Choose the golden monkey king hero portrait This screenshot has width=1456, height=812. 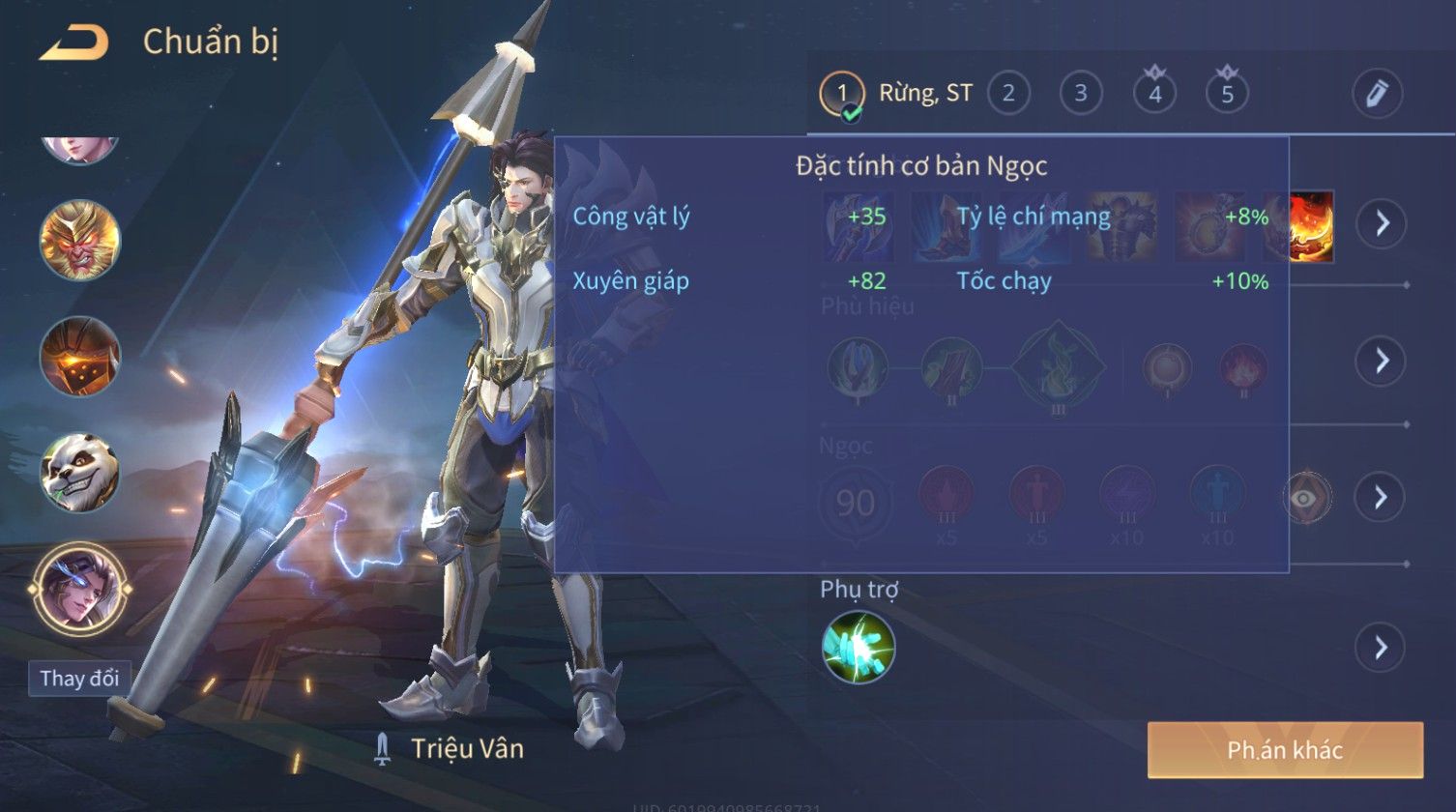tap(80, 240)
